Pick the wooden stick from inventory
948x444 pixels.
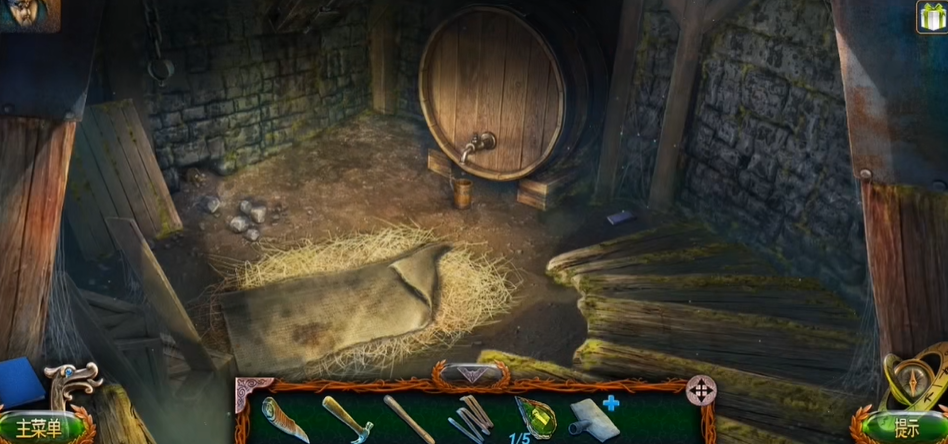[408, 418]
